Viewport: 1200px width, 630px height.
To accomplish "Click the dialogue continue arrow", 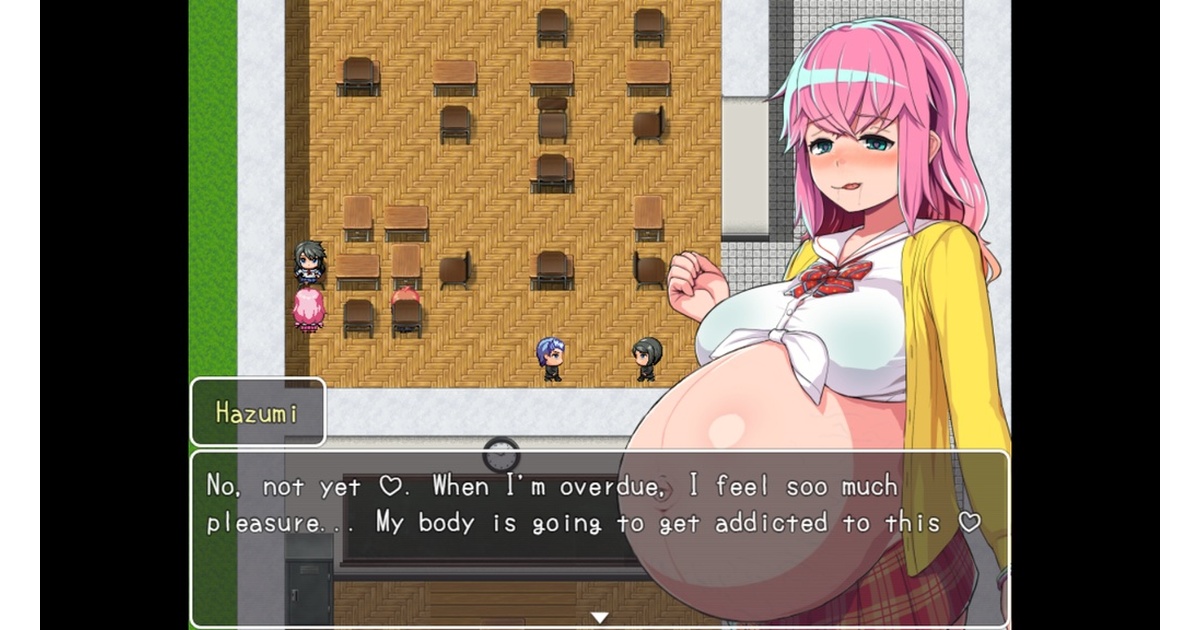I will pos(599,617).
